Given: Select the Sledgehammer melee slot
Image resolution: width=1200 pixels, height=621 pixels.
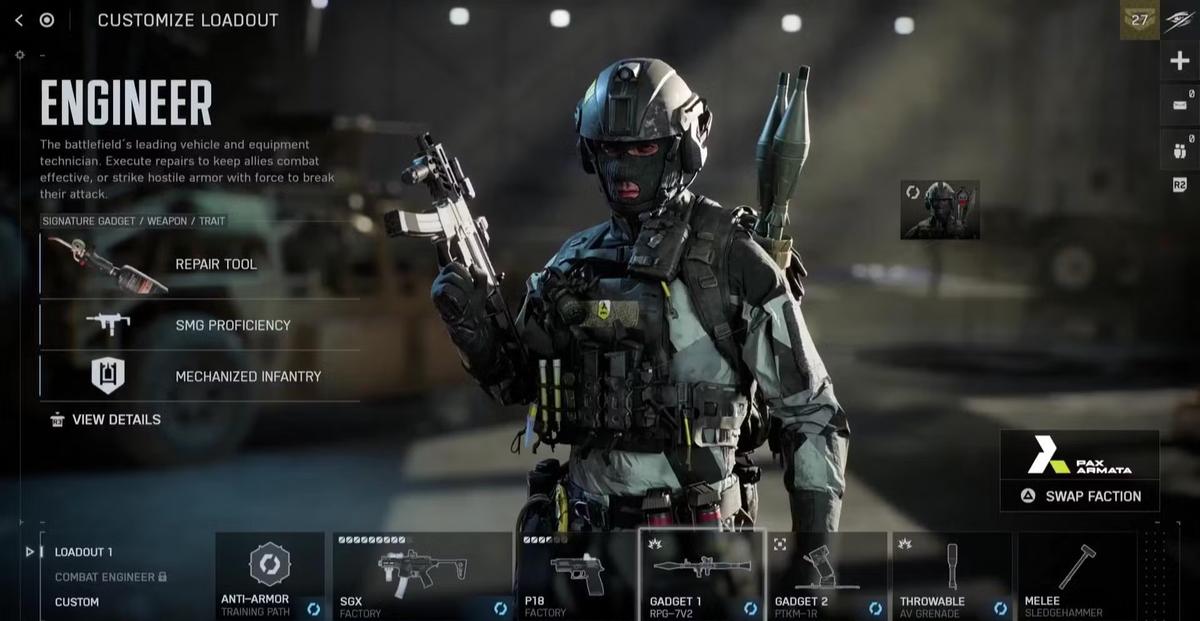Looking at the screenshot, I should click(x=1077, y=576).
